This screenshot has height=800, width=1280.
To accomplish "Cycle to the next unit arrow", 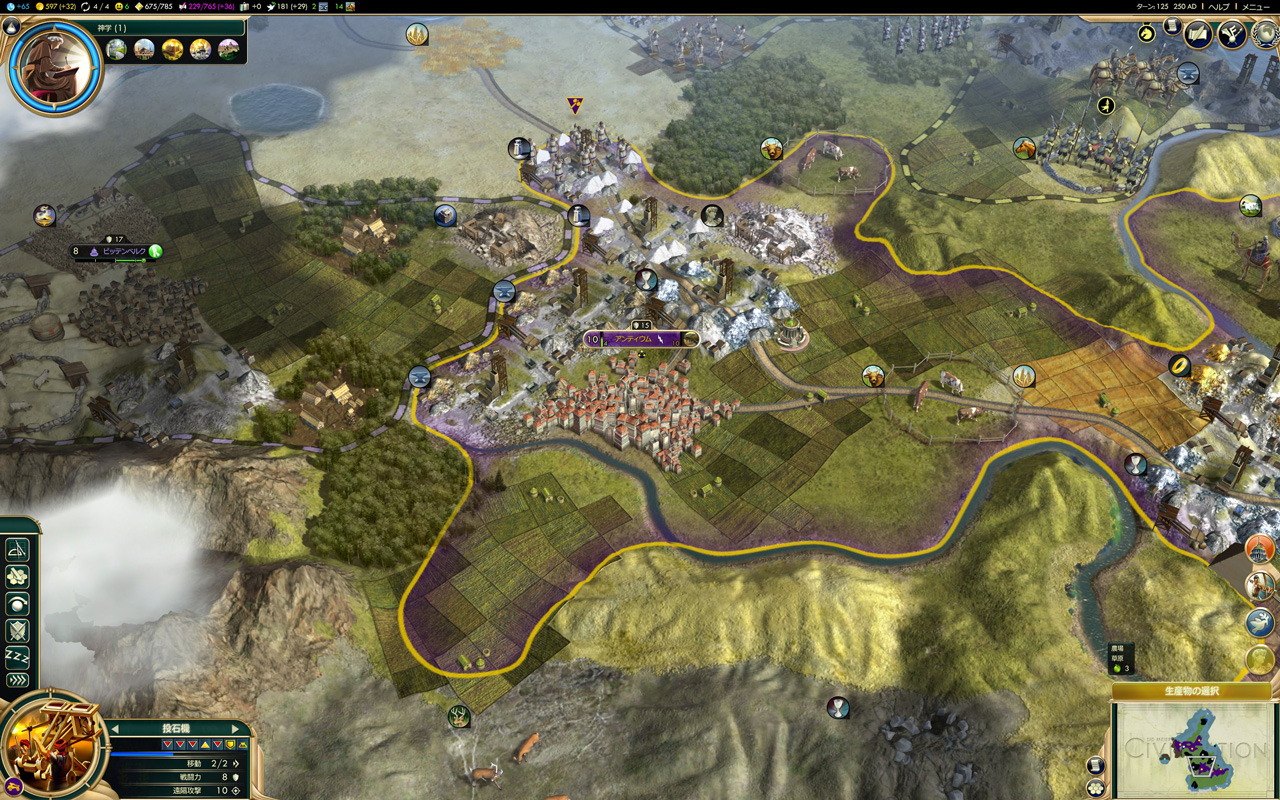I will 236,729.
